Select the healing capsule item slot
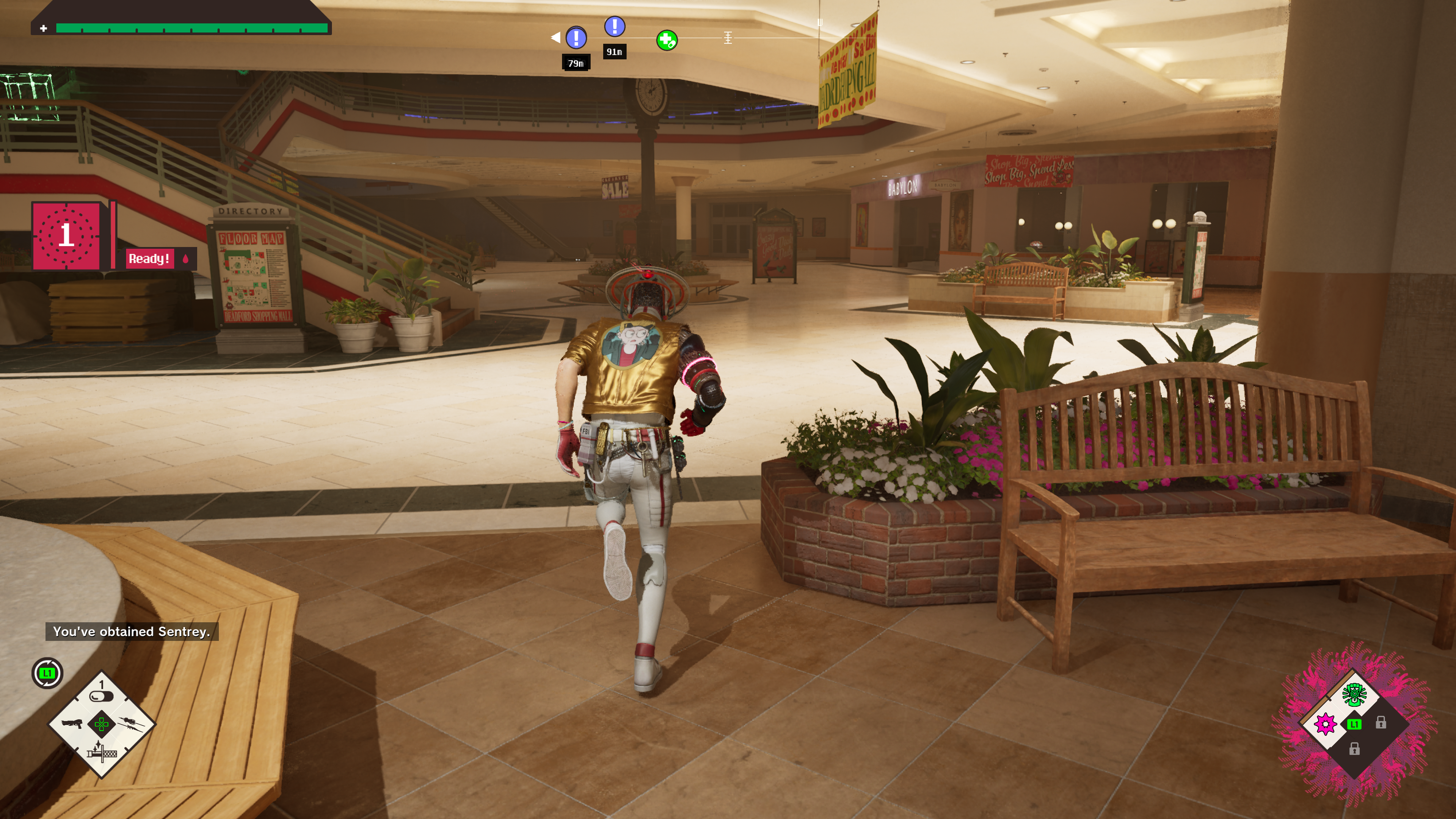 pos(102,696)
